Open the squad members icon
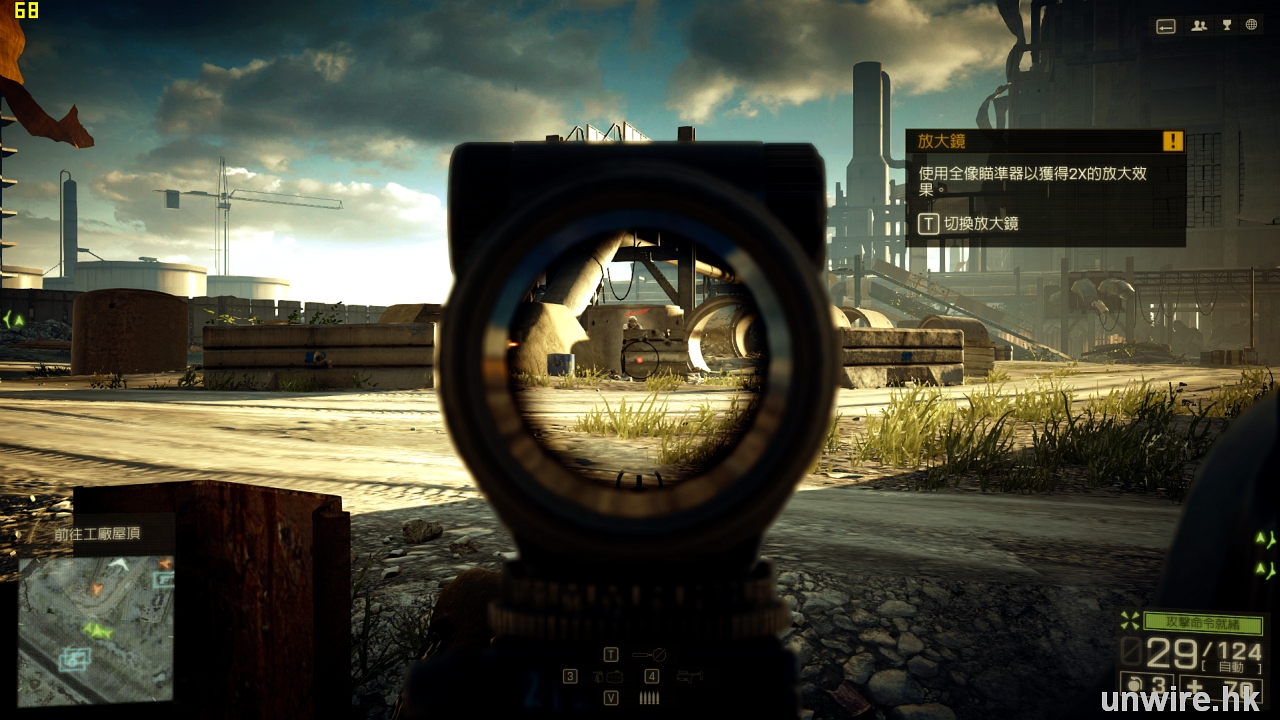This screenshot has height=720, width=1280. [x=1198, y=27]
